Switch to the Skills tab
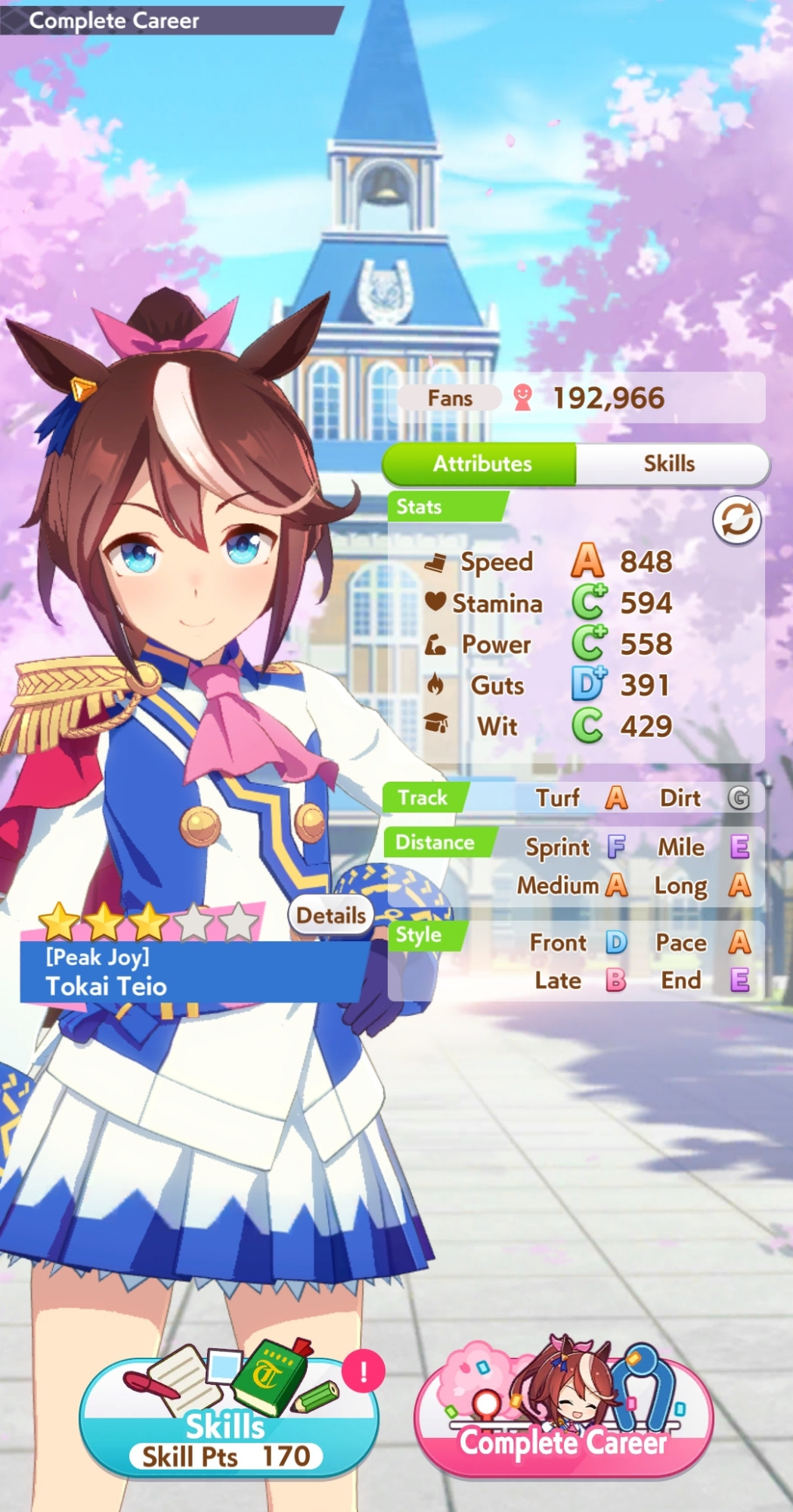This screenshot has width=793, height=1512. (670, 463)
